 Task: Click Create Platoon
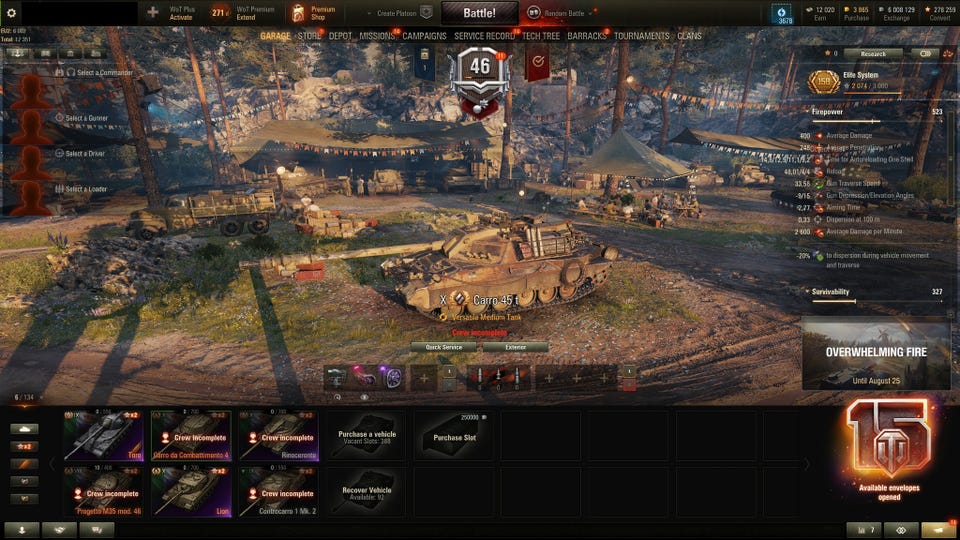[398, 13]
